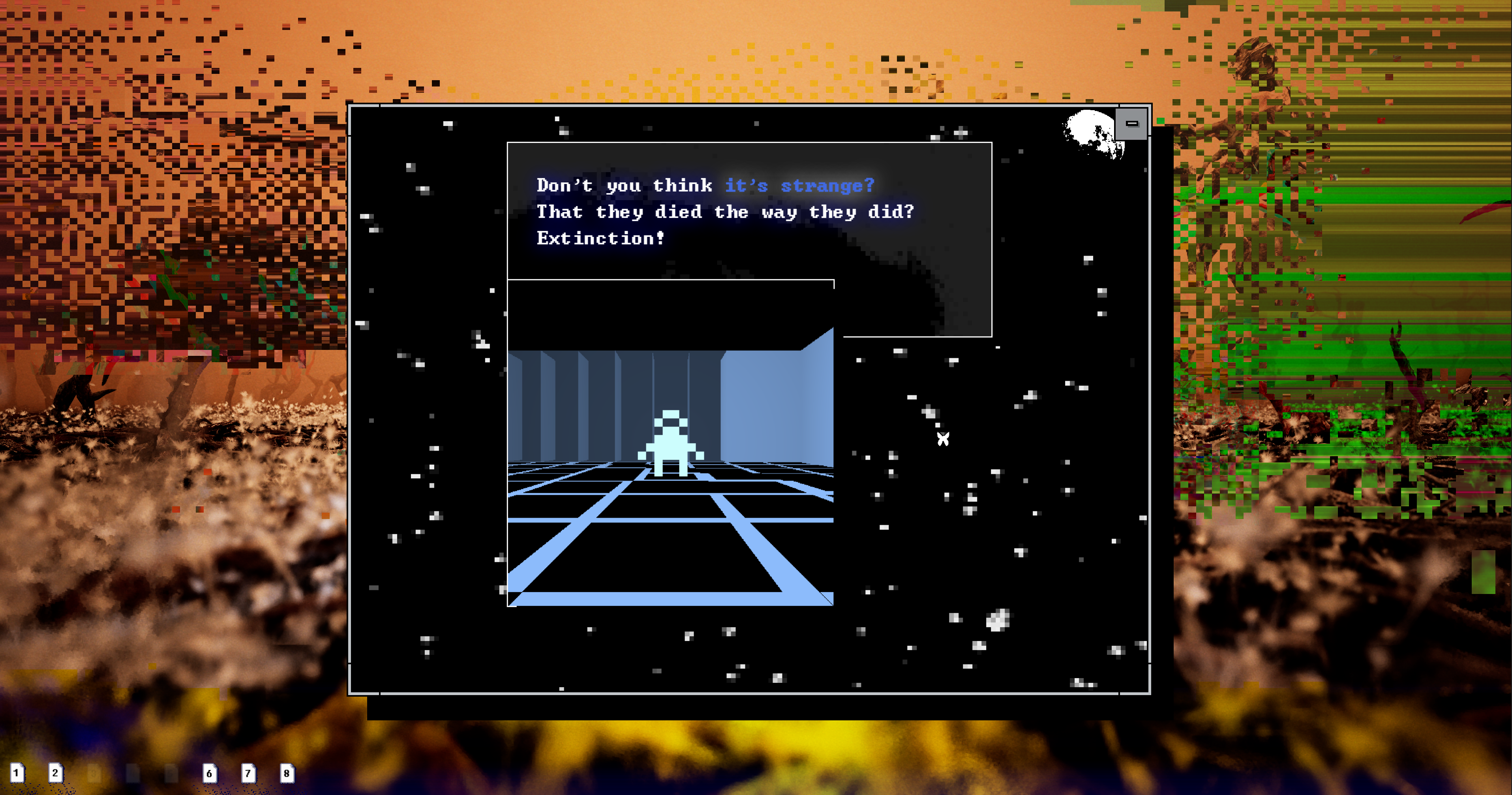Open file icon number 2
Screen dimensions: 1512x795
tap(55, 773)
